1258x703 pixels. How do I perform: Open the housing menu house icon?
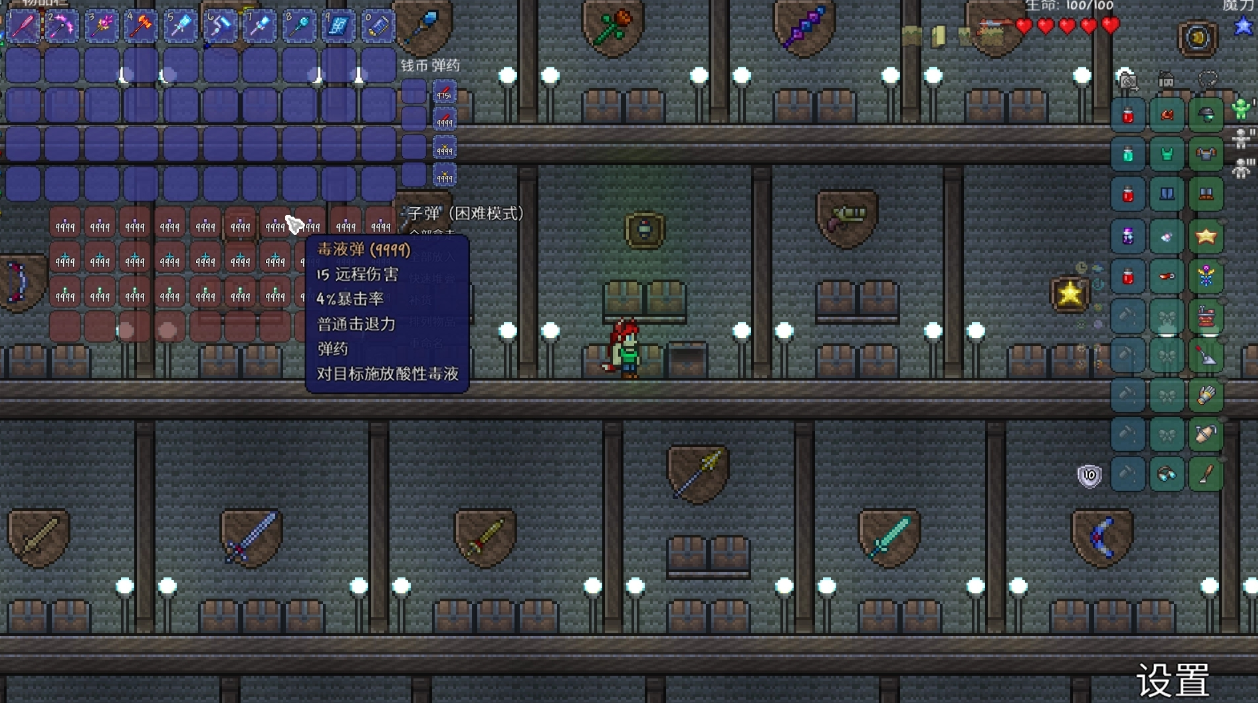1166,79
